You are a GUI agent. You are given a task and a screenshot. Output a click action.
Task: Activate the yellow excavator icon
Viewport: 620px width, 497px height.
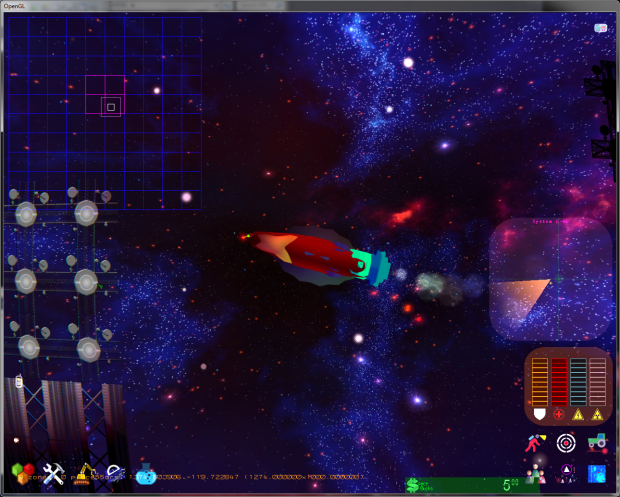86,473
